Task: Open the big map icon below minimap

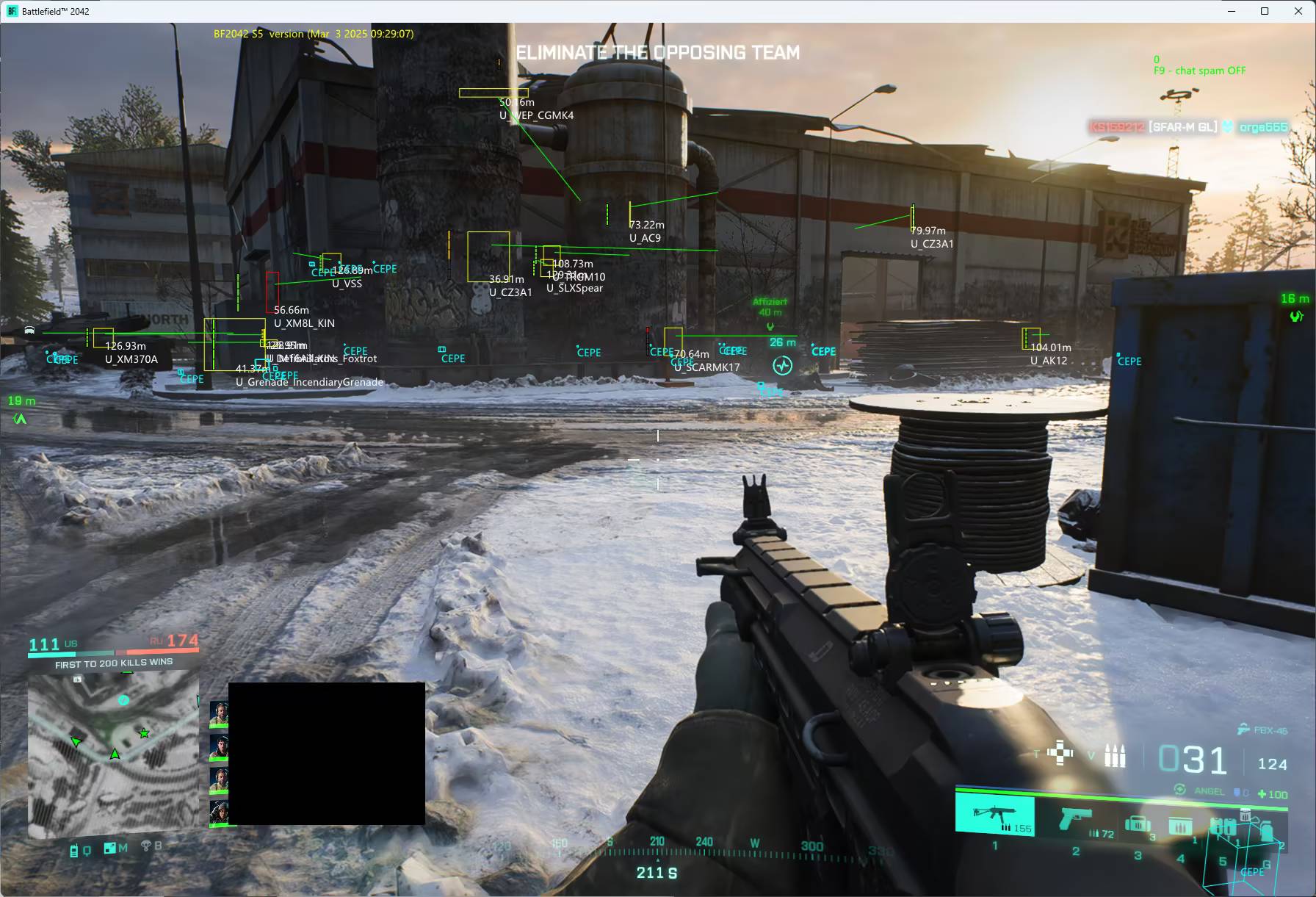Action: (x=110, y=849)
